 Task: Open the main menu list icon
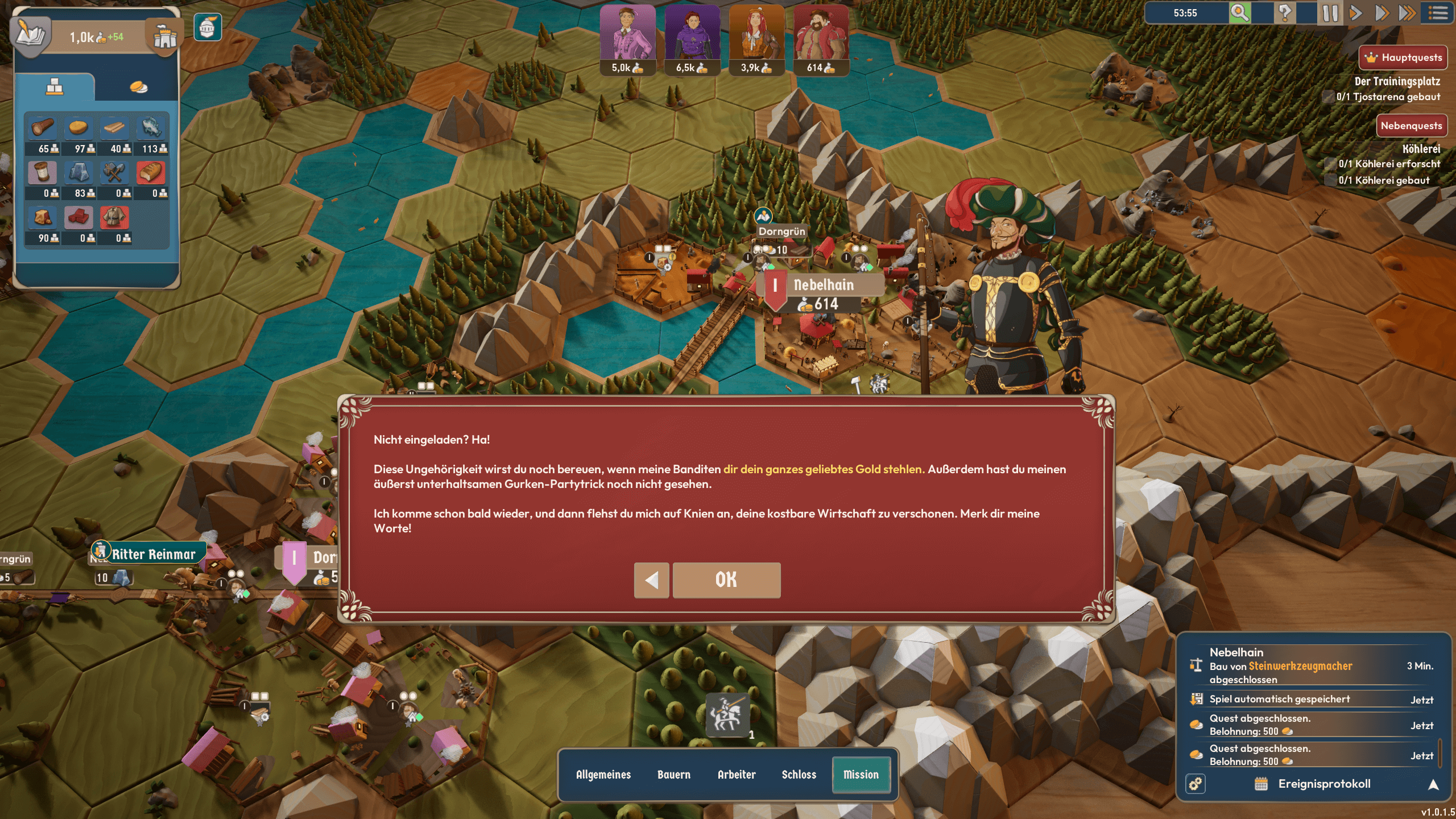[x=1438, y=13]
